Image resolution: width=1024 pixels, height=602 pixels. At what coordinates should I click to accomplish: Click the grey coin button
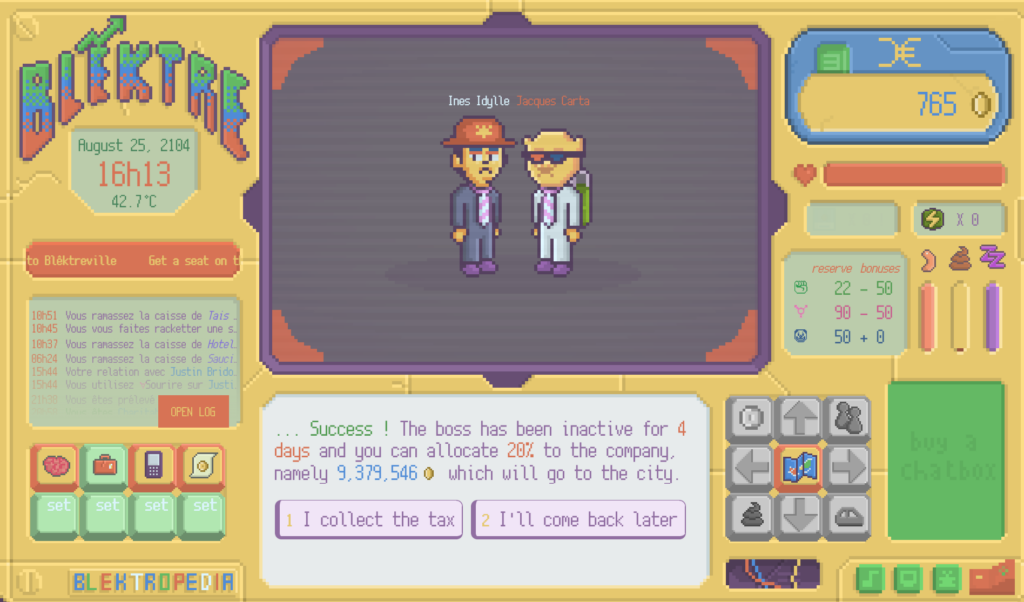point(751,418)
